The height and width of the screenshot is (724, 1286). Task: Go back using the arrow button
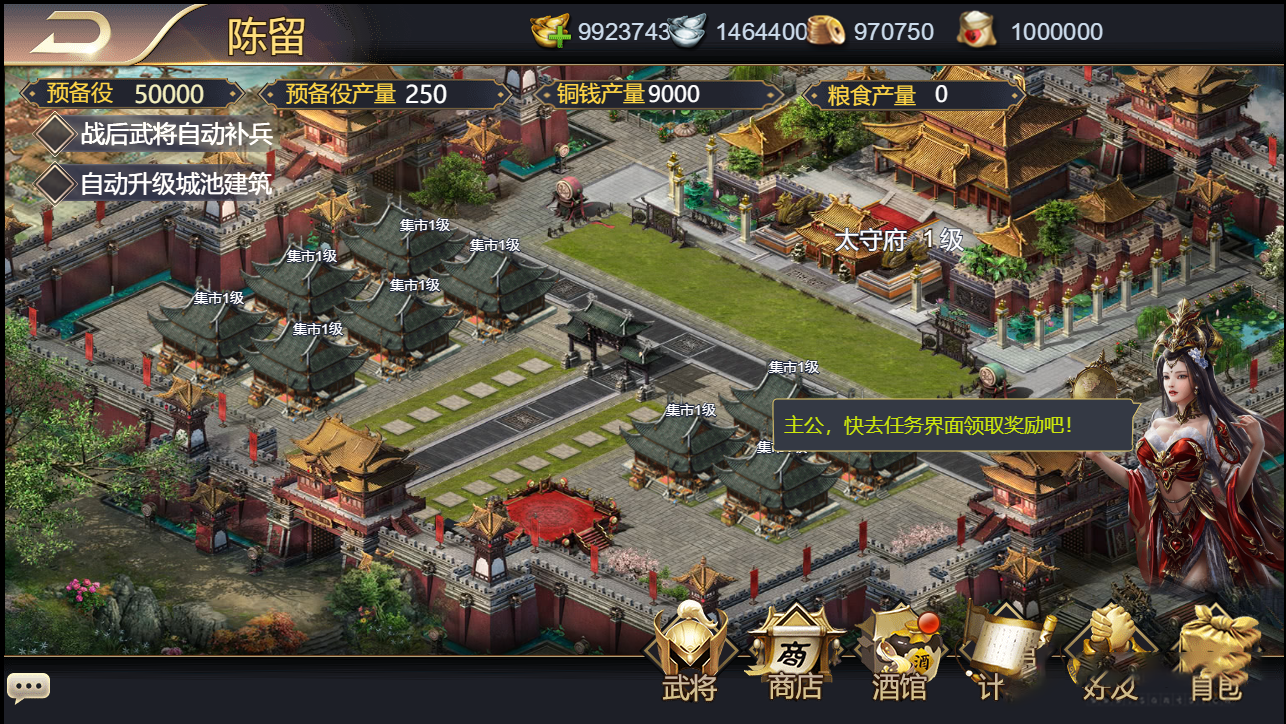click(72, 33)
